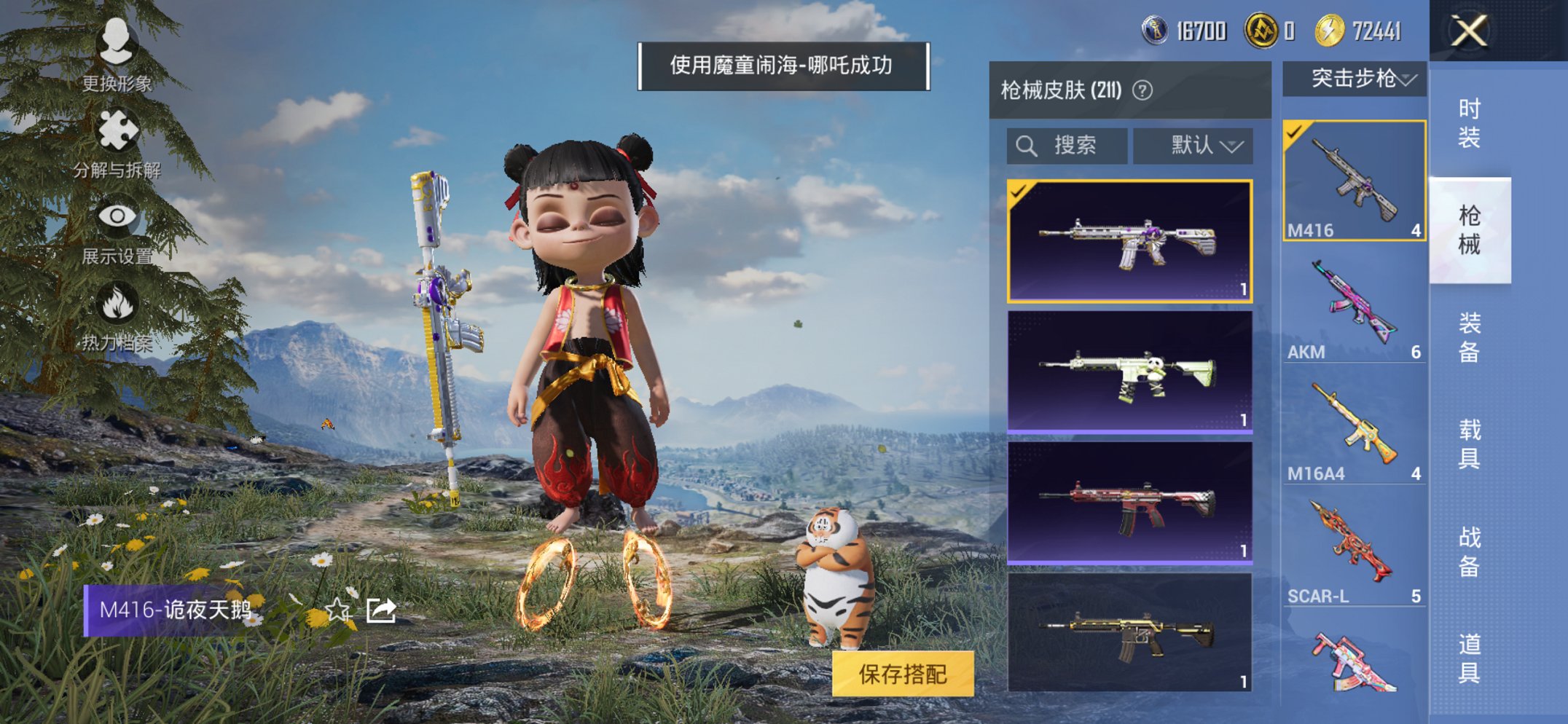Tap the search magnifier in skin panel
Screen dimensions: 1568x724
tap(1027, 144)
